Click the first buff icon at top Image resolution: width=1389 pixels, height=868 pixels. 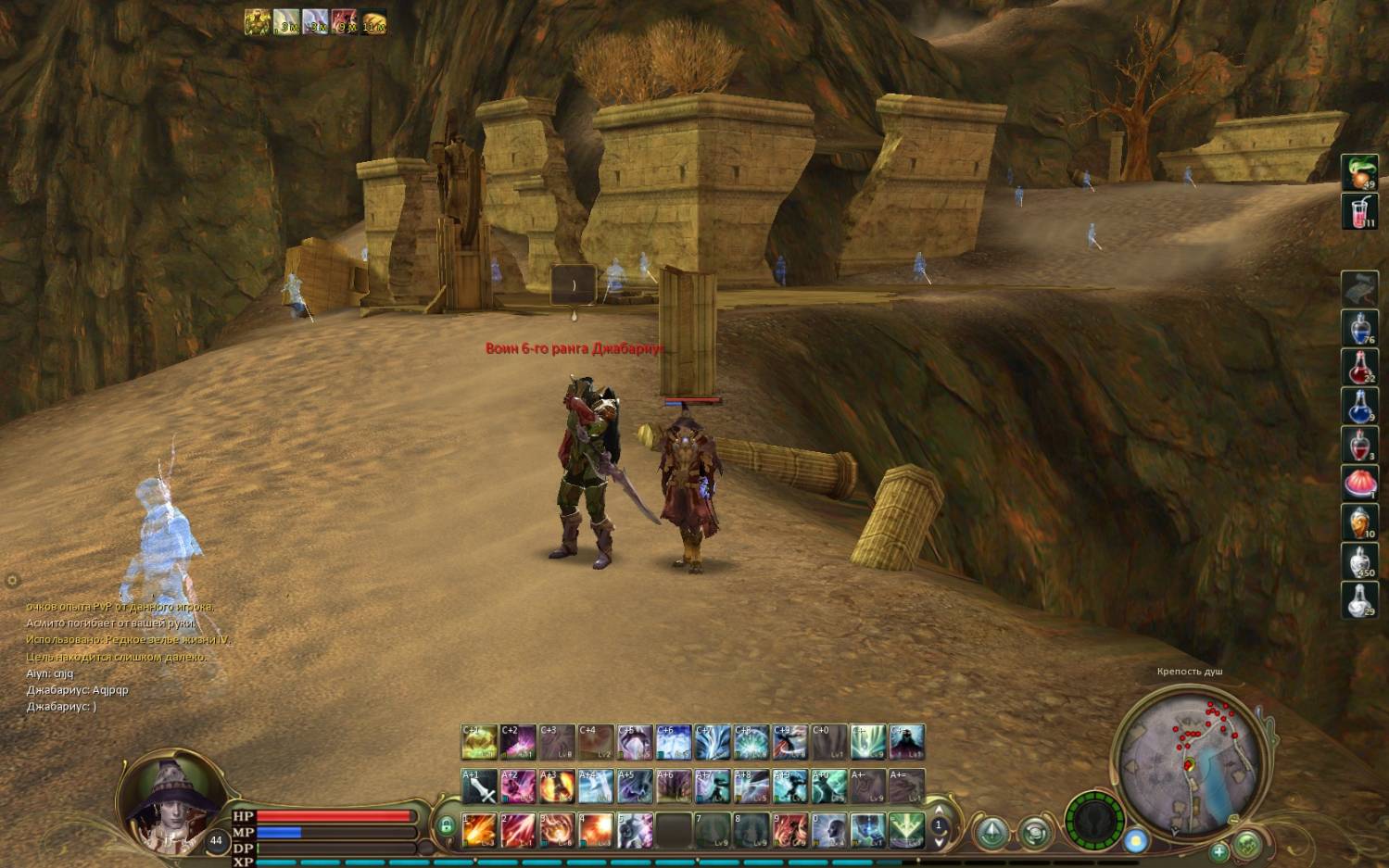point(257,22)
